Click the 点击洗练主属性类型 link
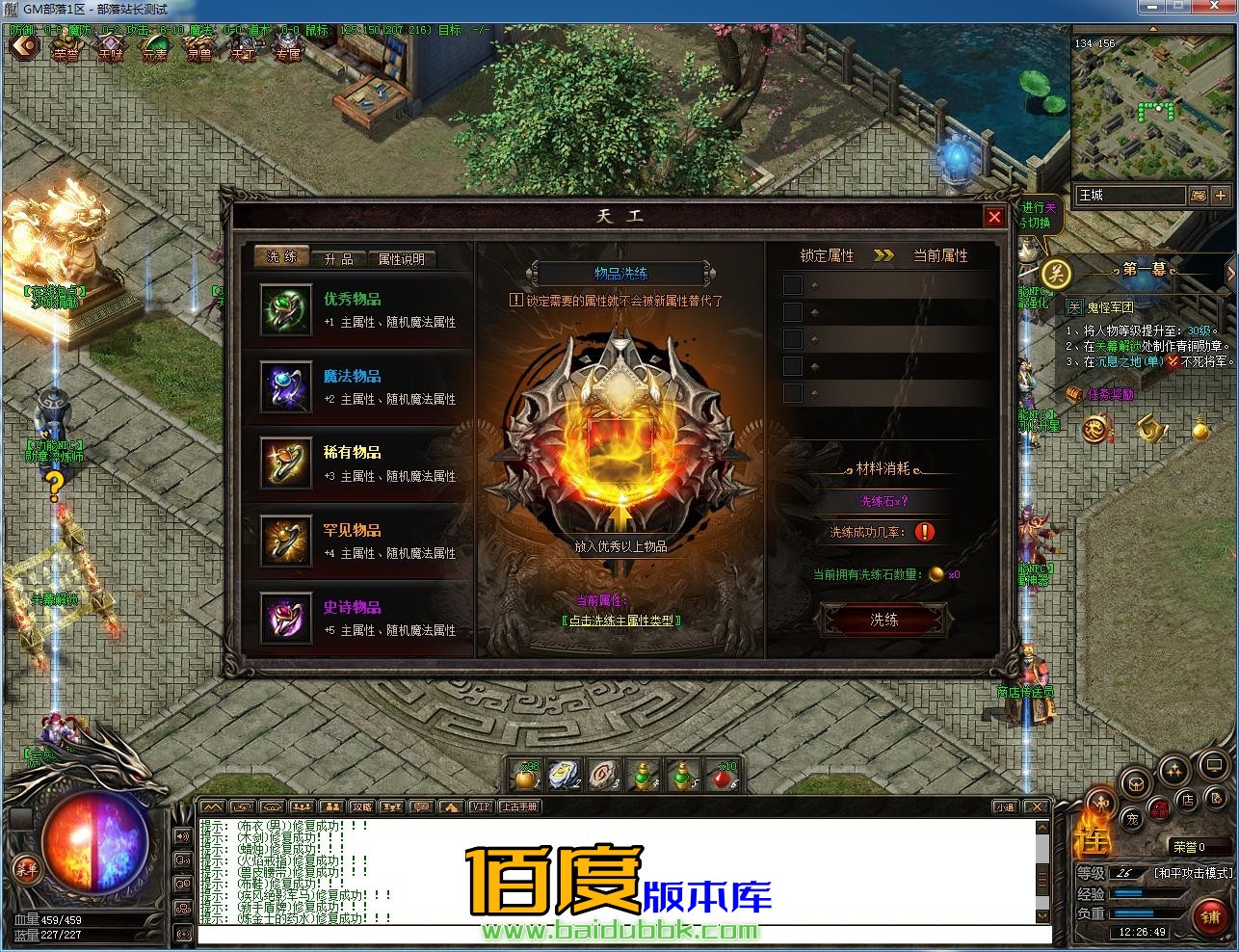This screenshot has width=1239, height=952. coord(621,621)
